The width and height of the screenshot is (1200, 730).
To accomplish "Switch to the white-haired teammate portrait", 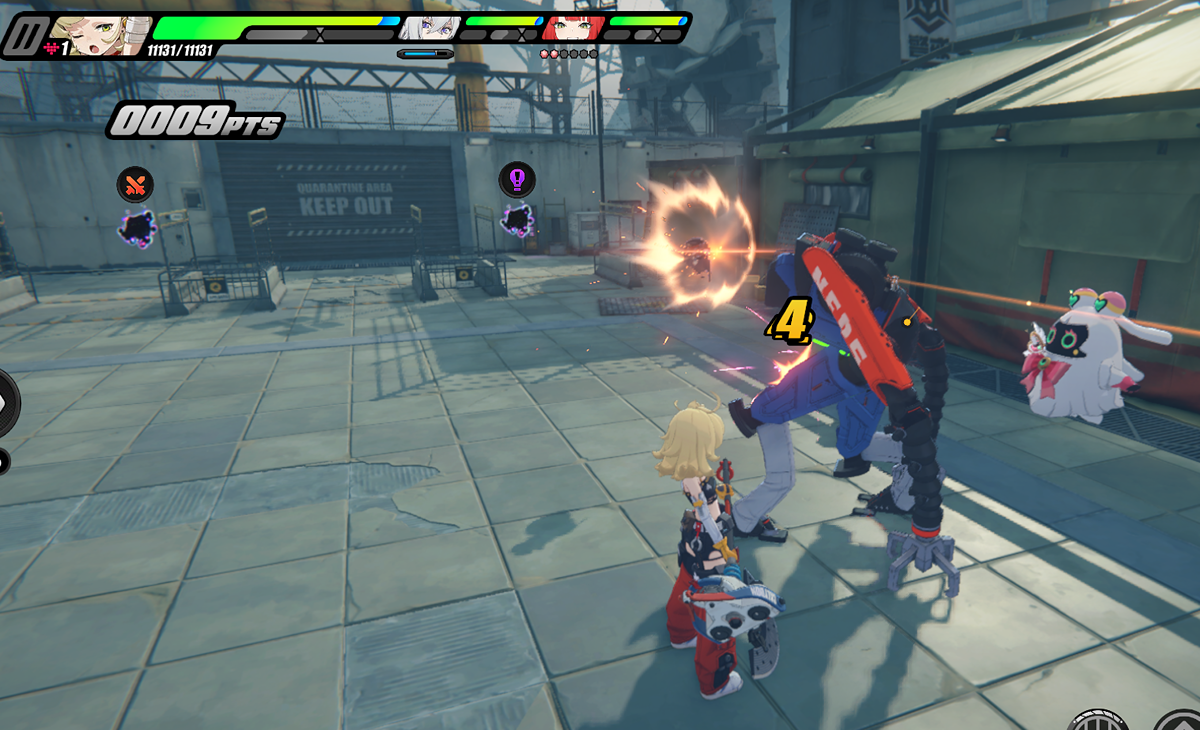I will coord(430,28).
